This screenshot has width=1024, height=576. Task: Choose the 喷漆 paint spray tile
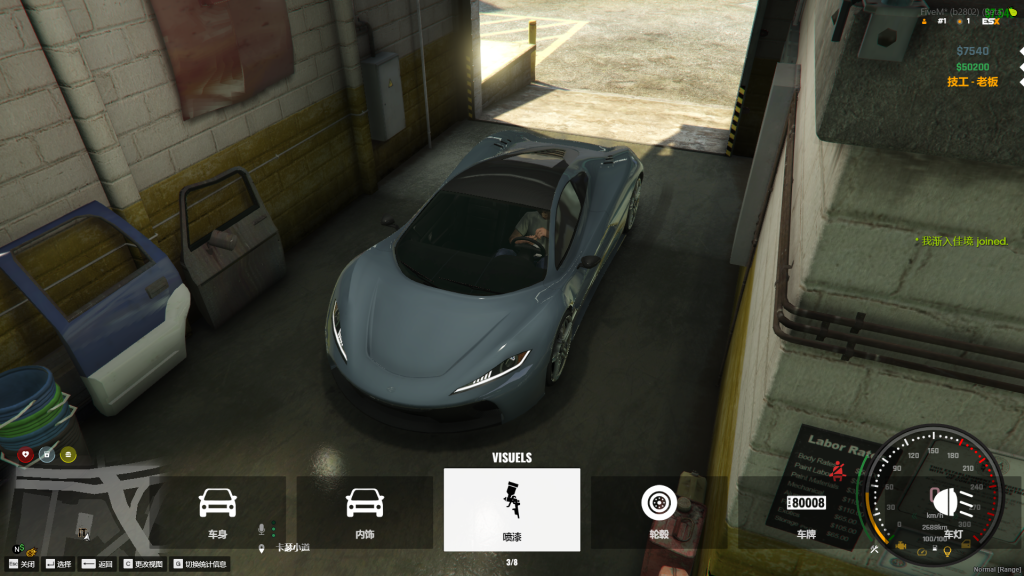(512, 510)
